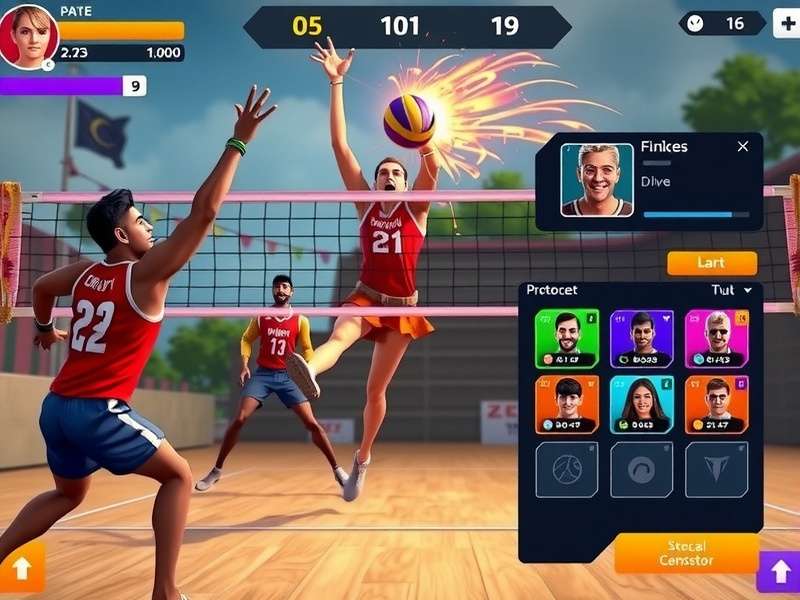Pick the cyan card with the woman
800x600 pixels.
[642, 404]
